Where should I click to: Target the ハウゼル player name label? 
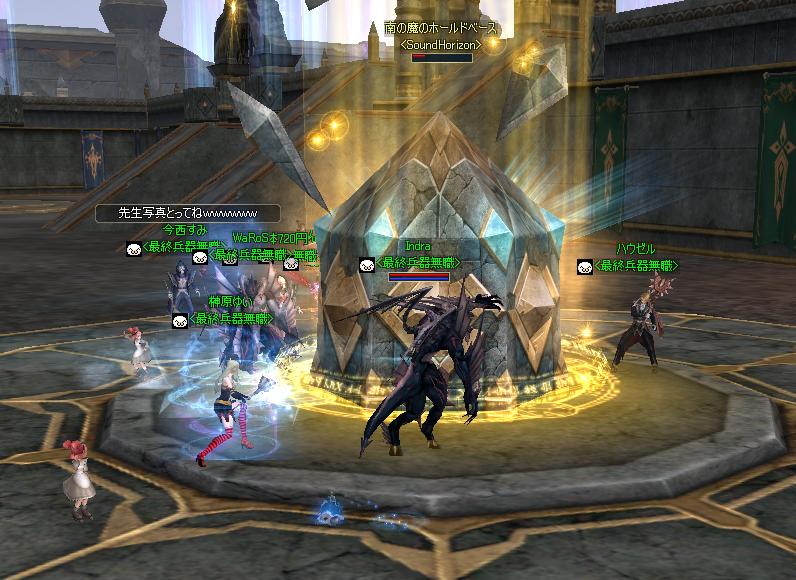coord(635,248)
